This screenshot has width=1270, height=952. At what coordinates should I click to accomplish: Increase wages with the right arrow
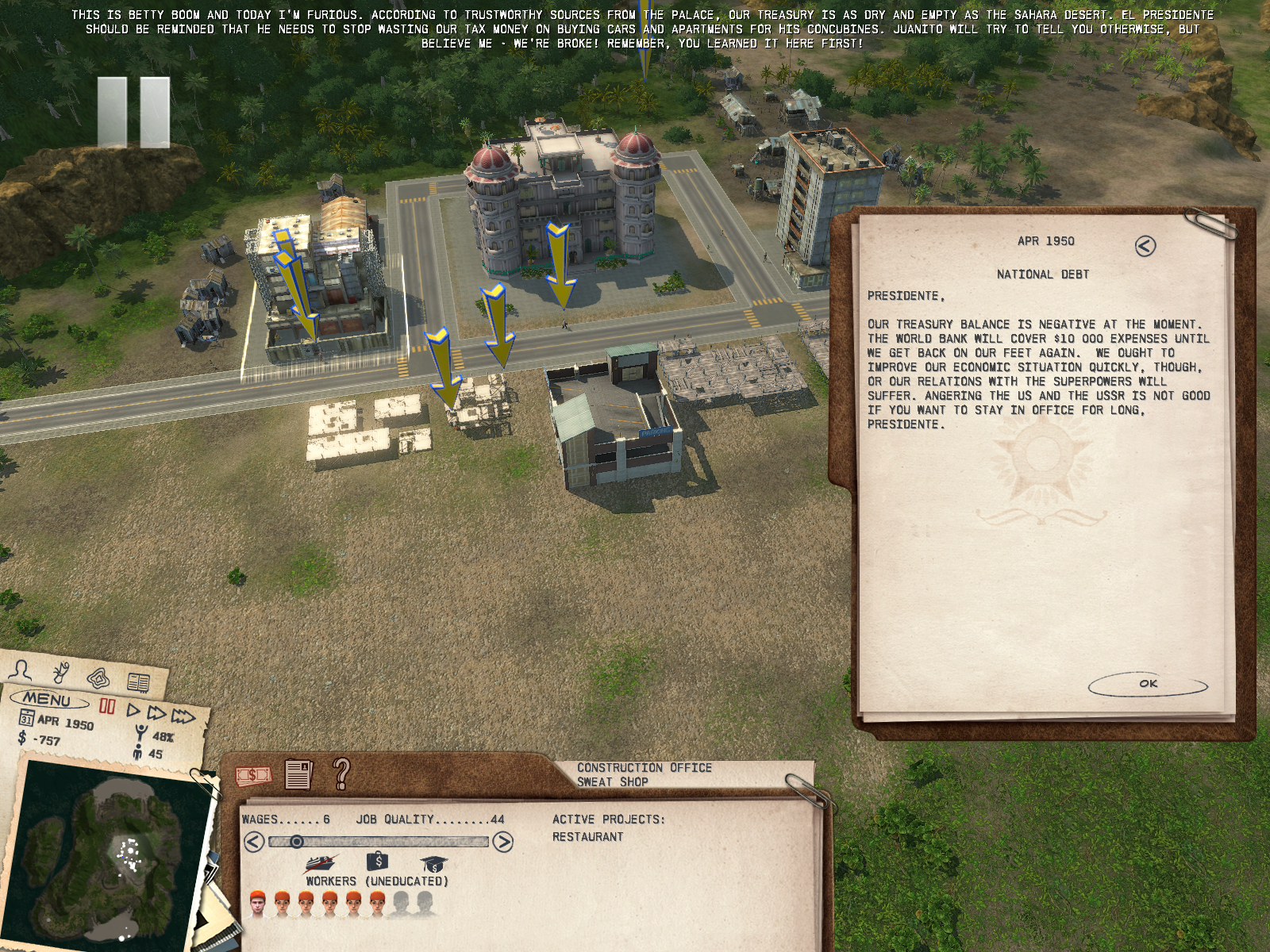(x=502, y=842)
